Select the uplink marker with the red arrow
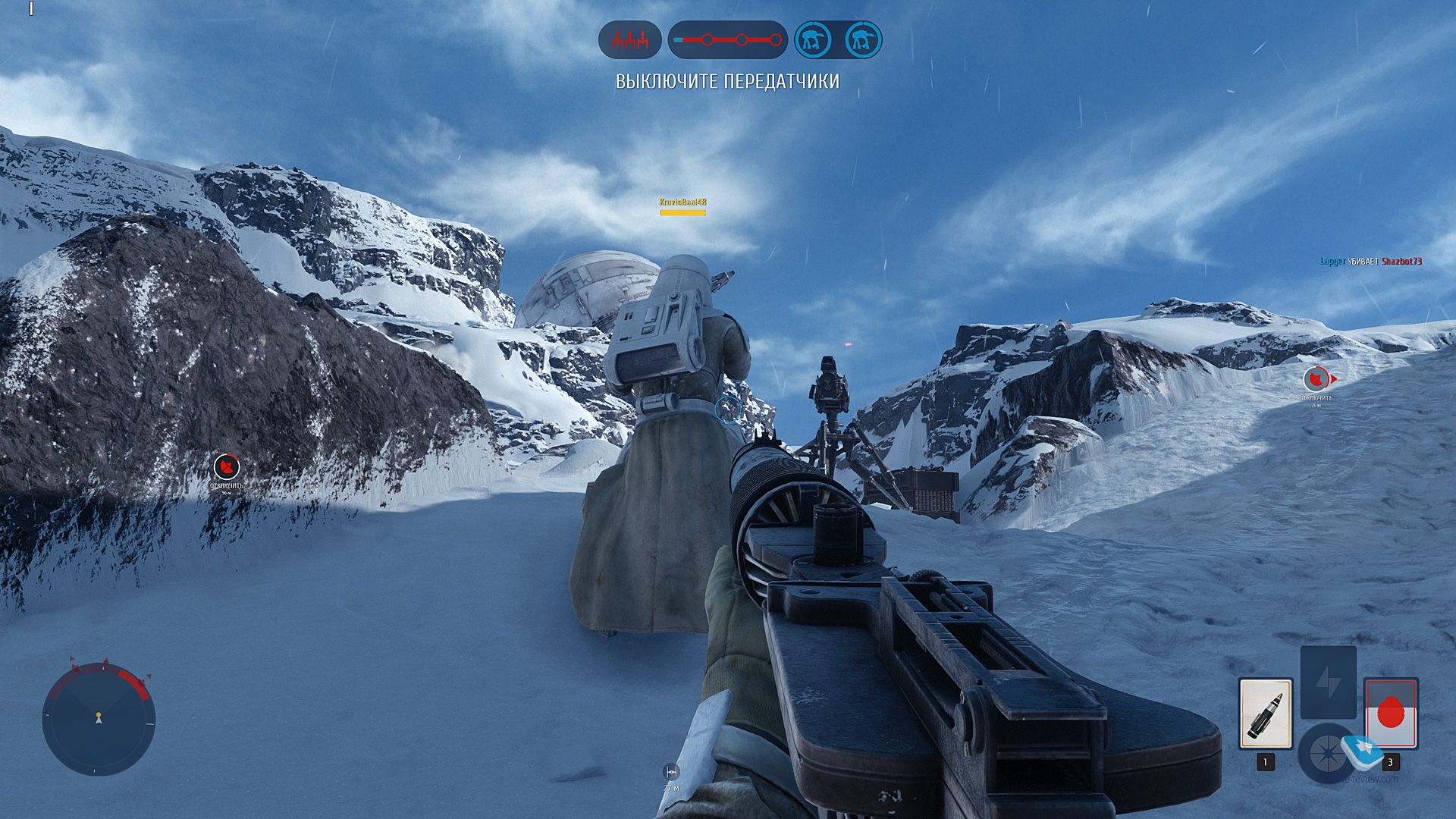1456x819 pixels. (1316, 379)
